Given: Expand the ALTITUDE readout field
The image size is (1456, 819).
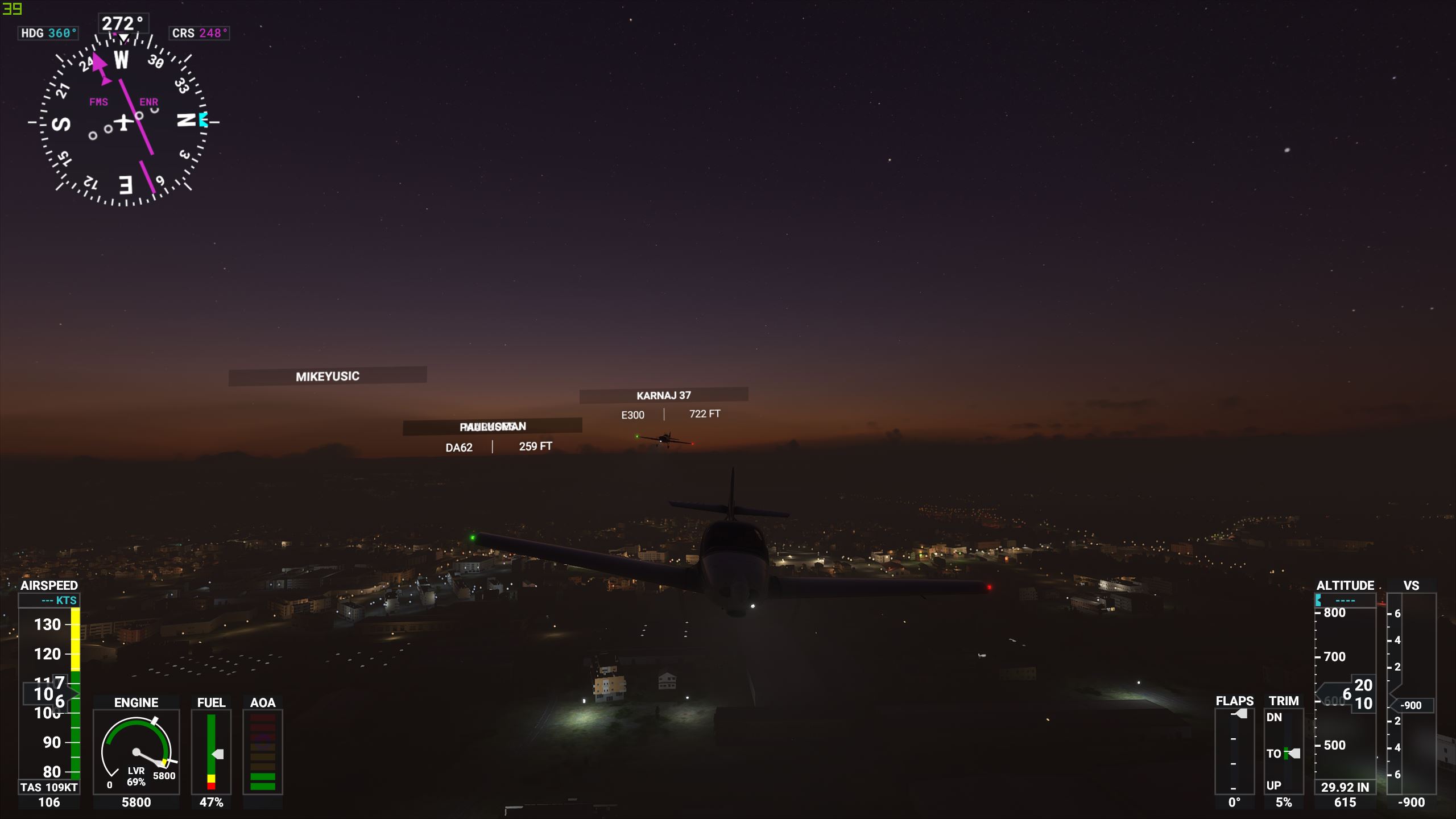Looking at the screenshot, I should [x=1346, y=600].
